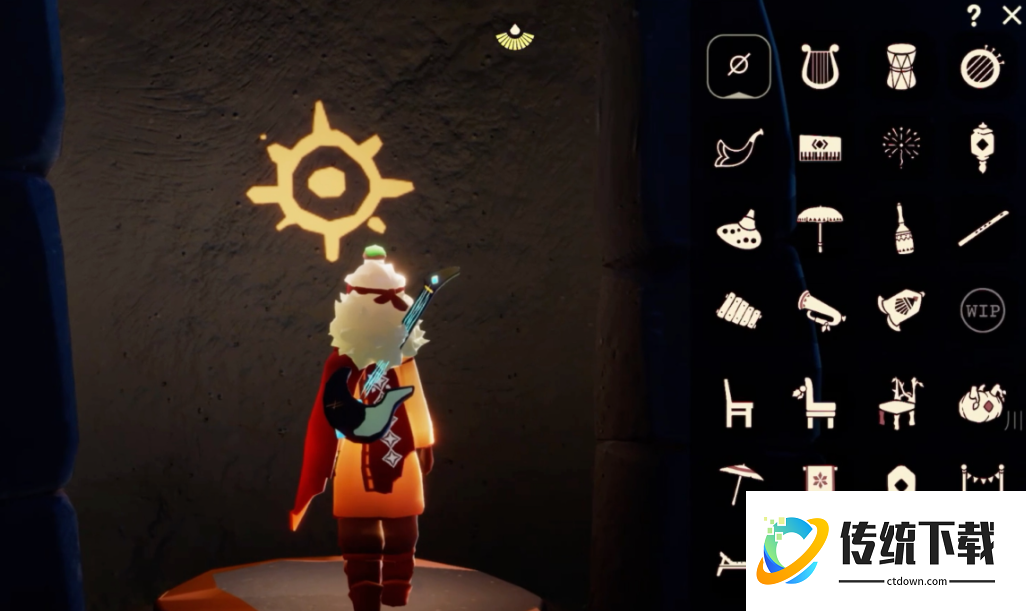Select the fireworks prop
Viewport: 1026px width, 611px height.
pos(901,146)
